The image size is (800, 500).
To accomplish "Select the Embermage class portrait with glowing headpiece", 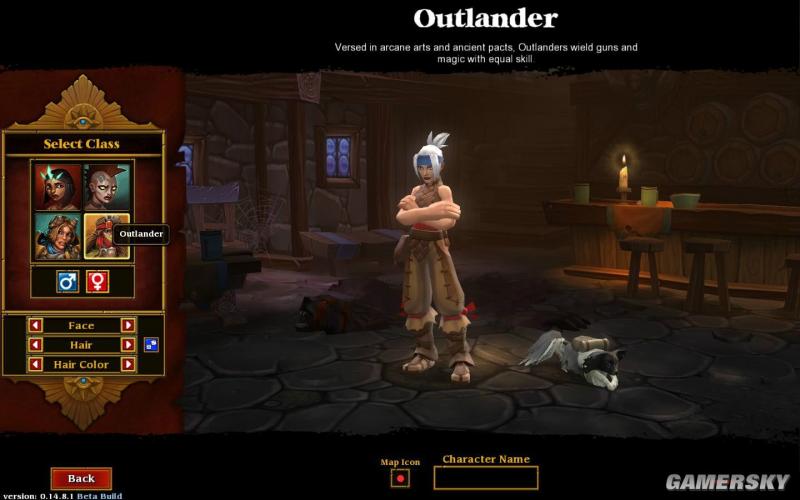I will 57,186.
